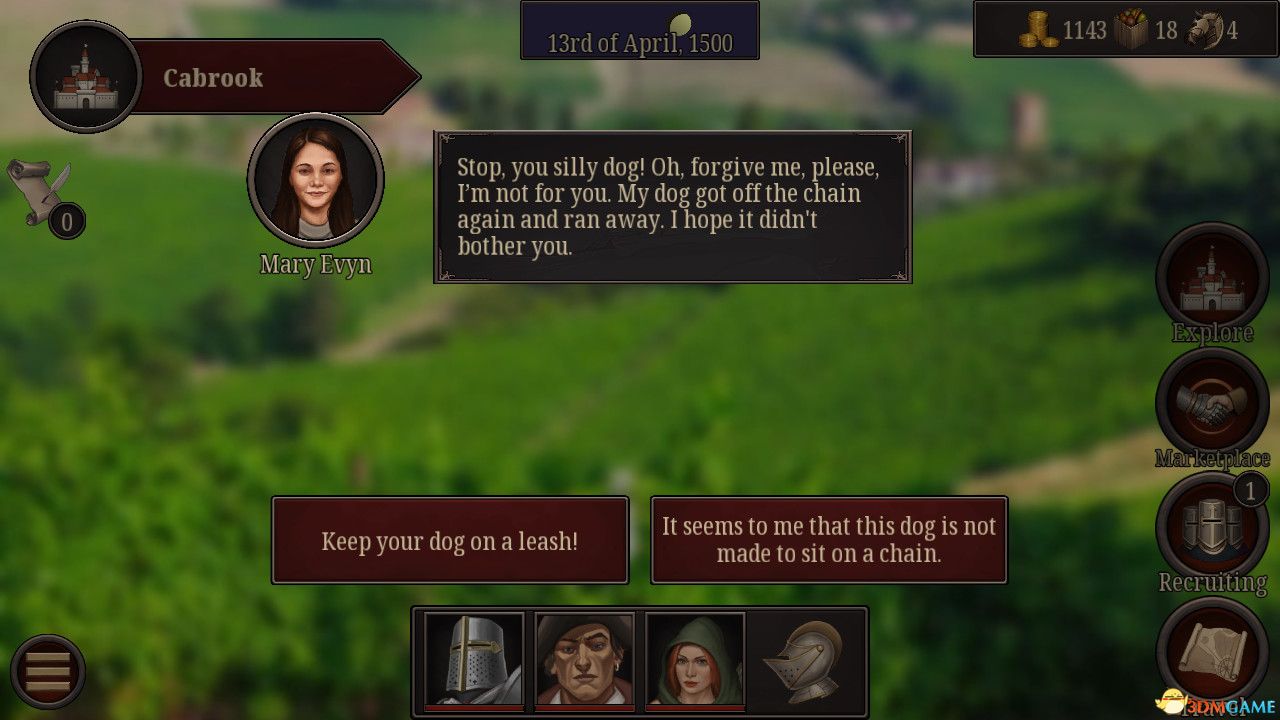This screenshot has width=1280, height=720.
Task: Open the Marketplace handshake button
Action: [x=1212, y=403]
